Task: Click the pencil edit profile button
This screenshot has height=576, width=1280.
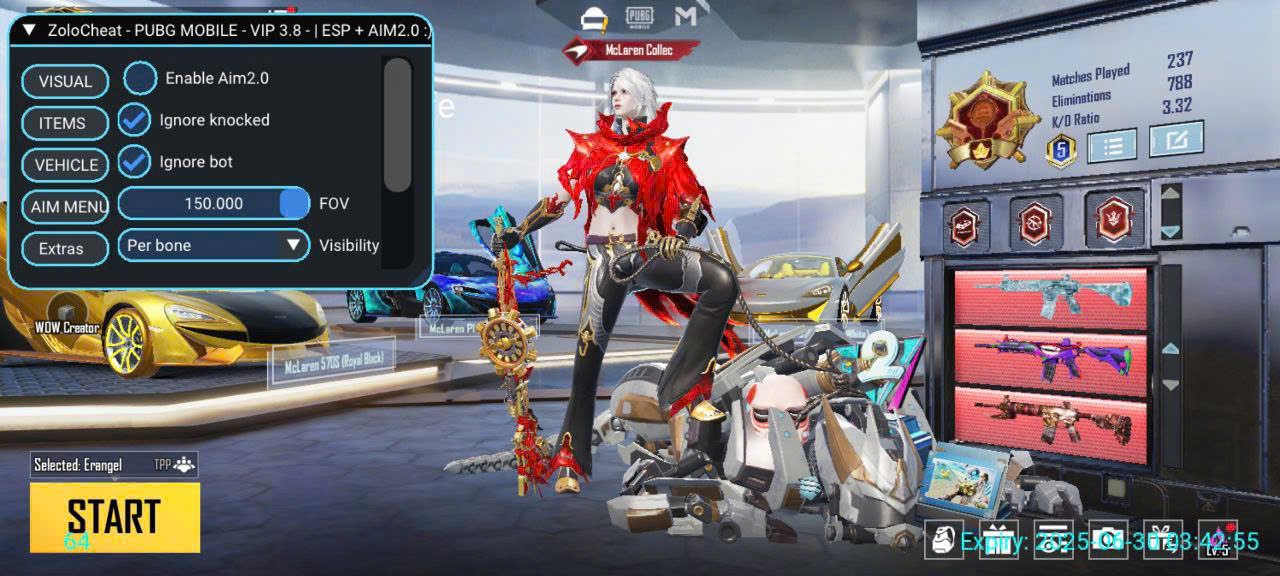Action: 1175,140
